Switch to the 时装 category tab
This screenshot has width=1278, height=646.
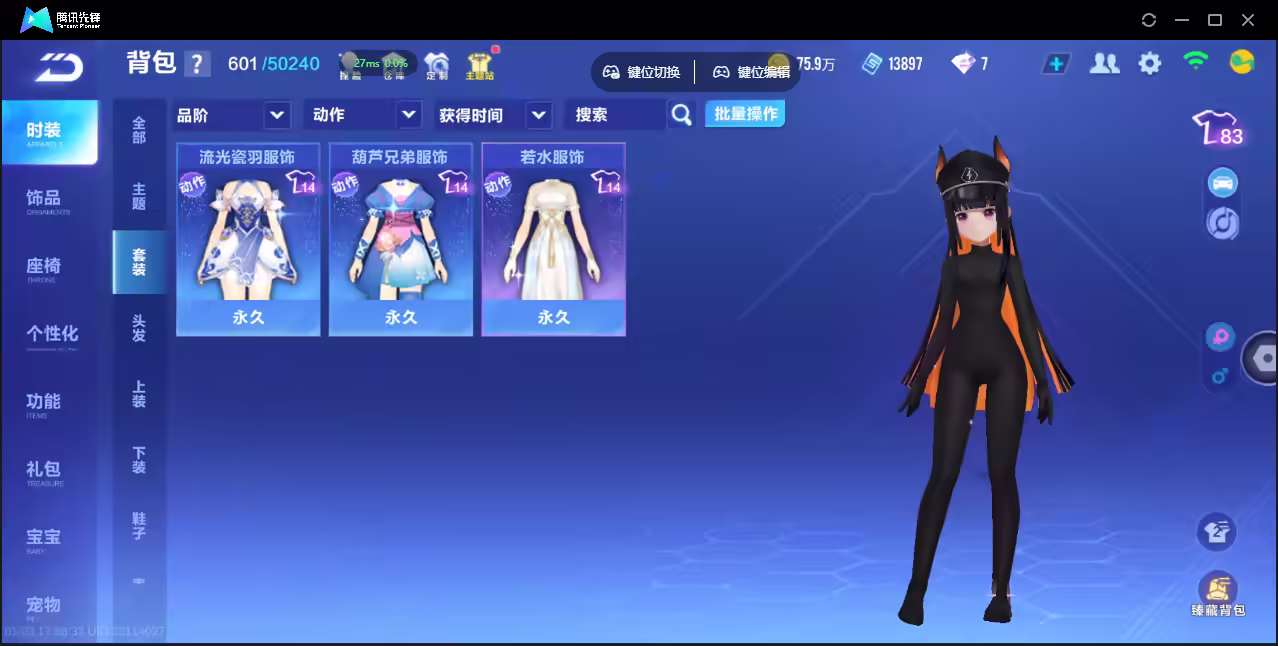click(47, 131)
